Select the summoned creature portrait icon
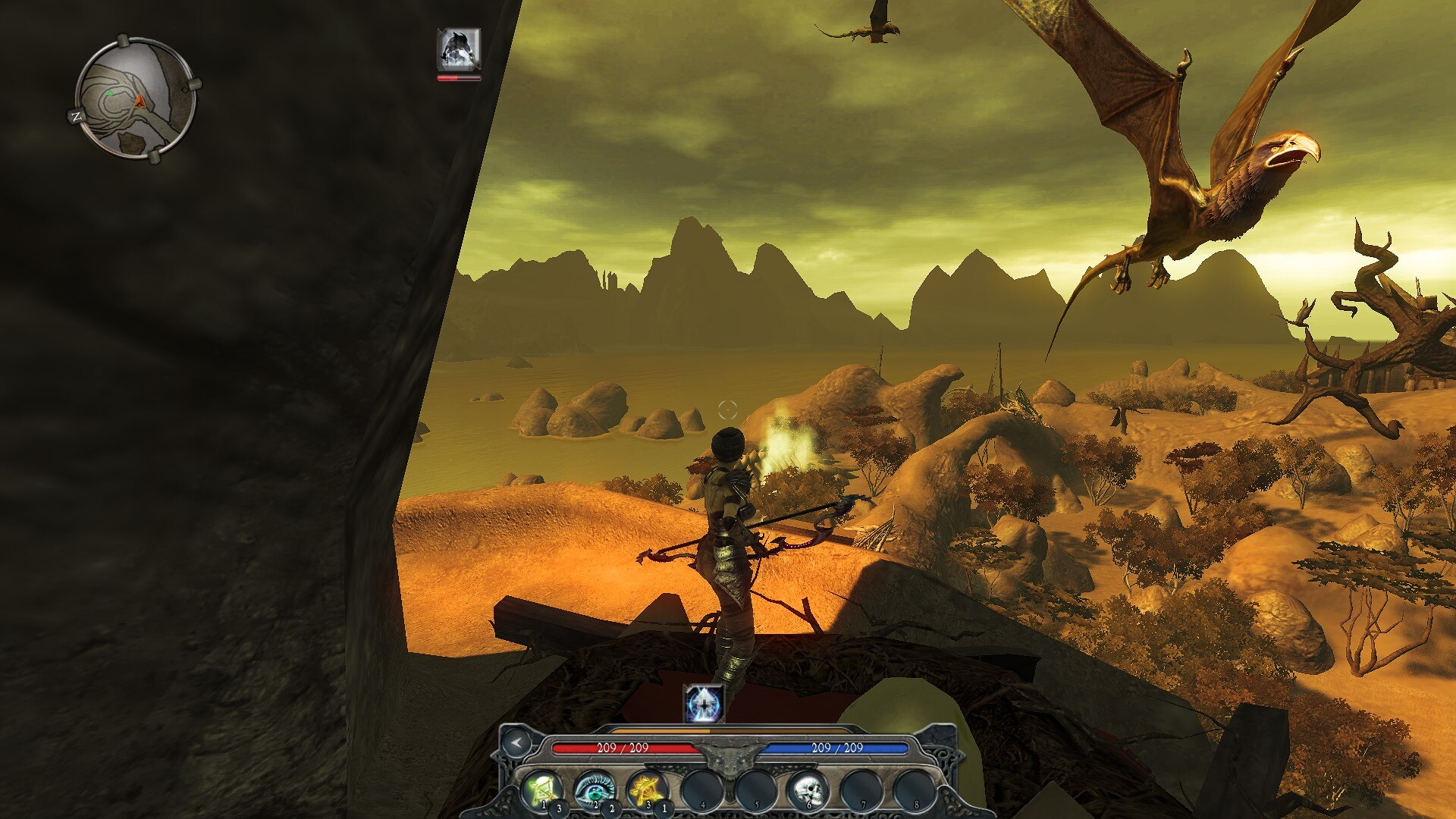 click(x=459, y=49)
